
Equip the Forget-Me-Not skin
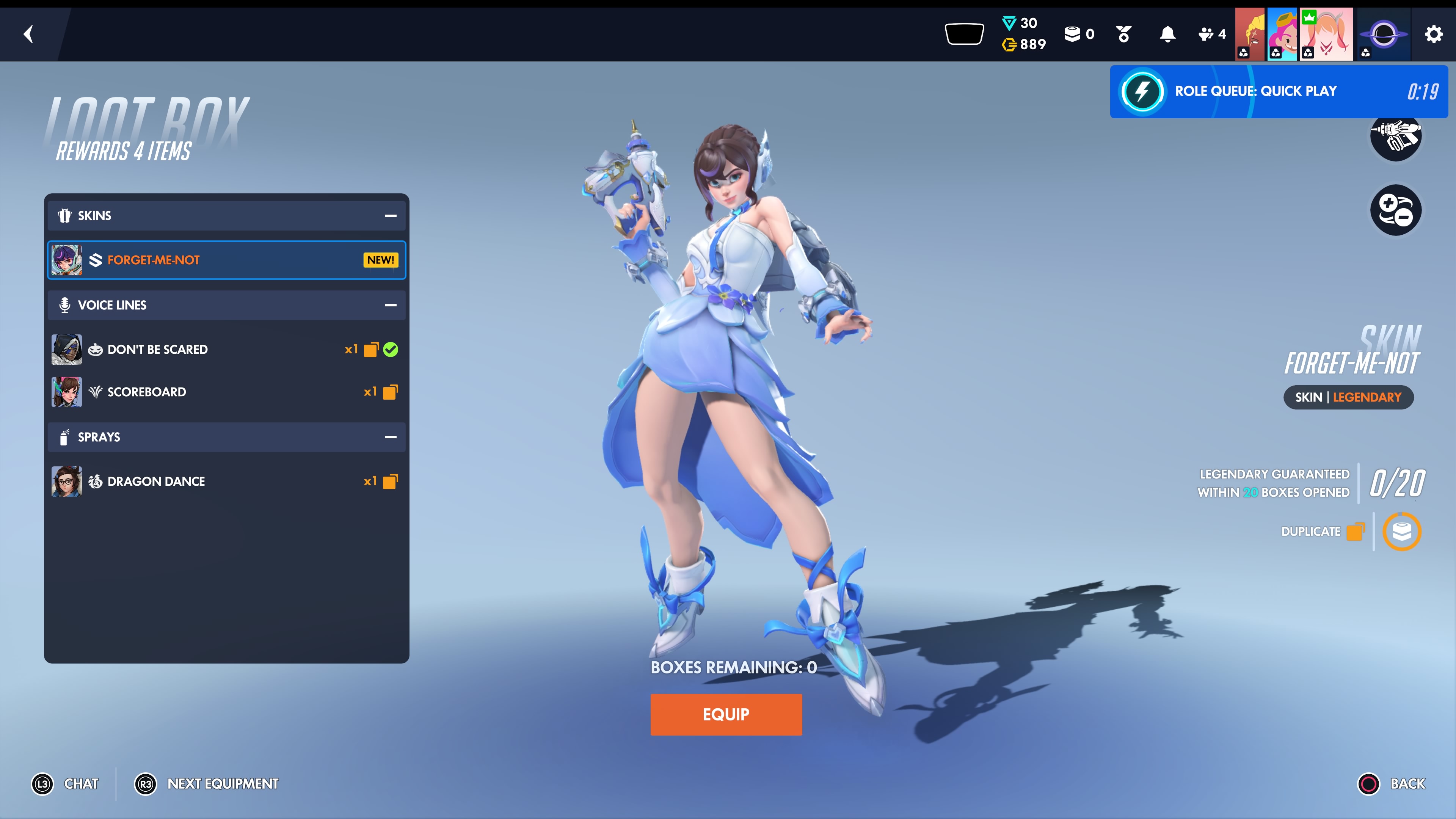[726, 714]
